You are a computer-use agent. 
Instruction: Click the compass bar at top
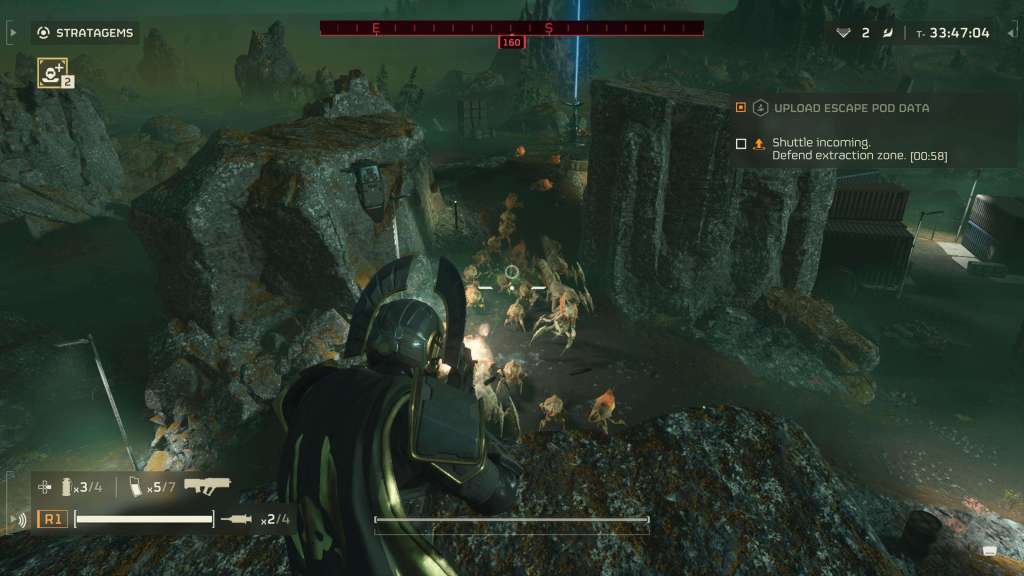point(511,28)
